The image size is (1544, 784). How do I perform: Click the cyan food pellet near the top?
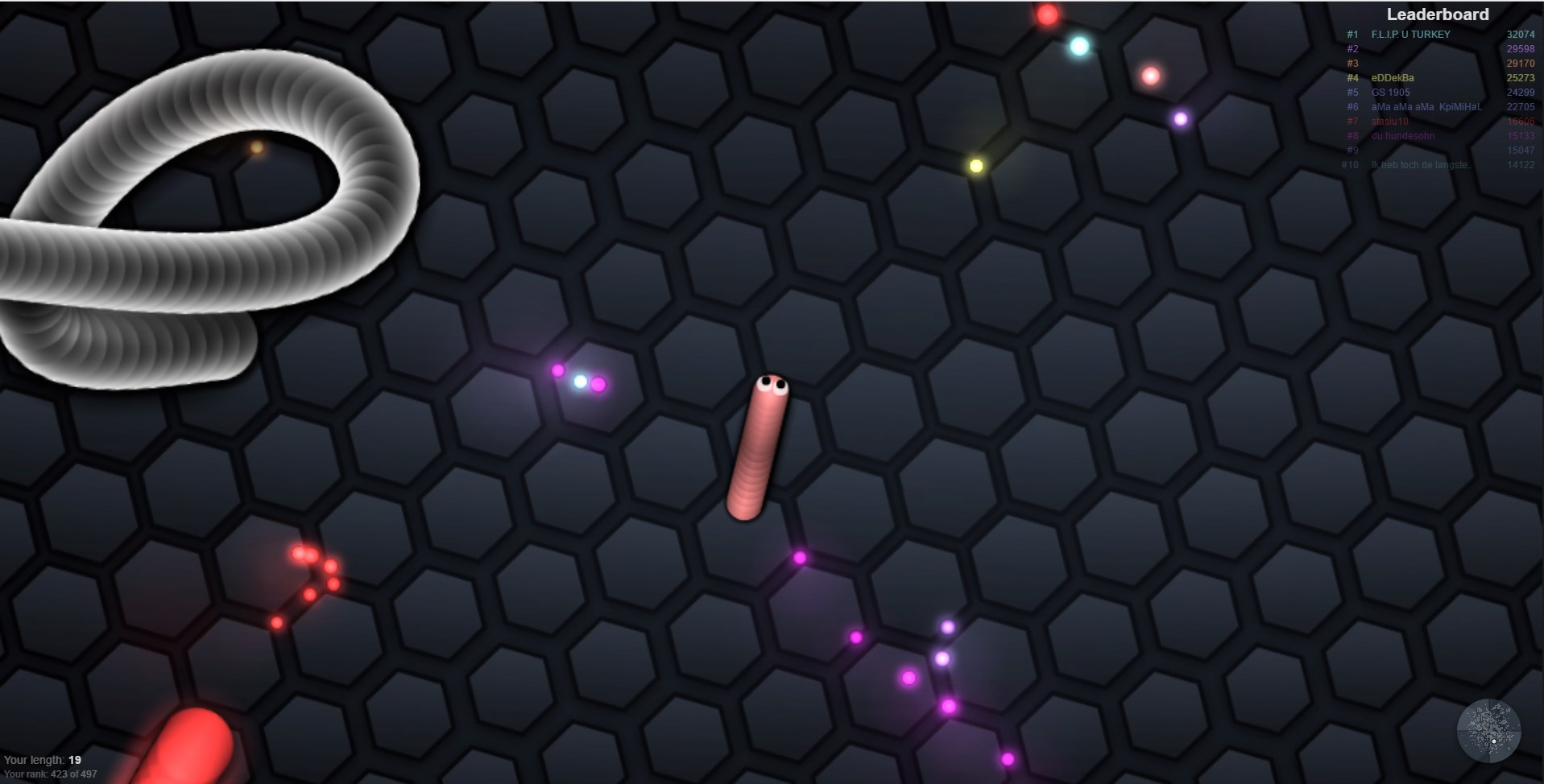pos(1079,47)
